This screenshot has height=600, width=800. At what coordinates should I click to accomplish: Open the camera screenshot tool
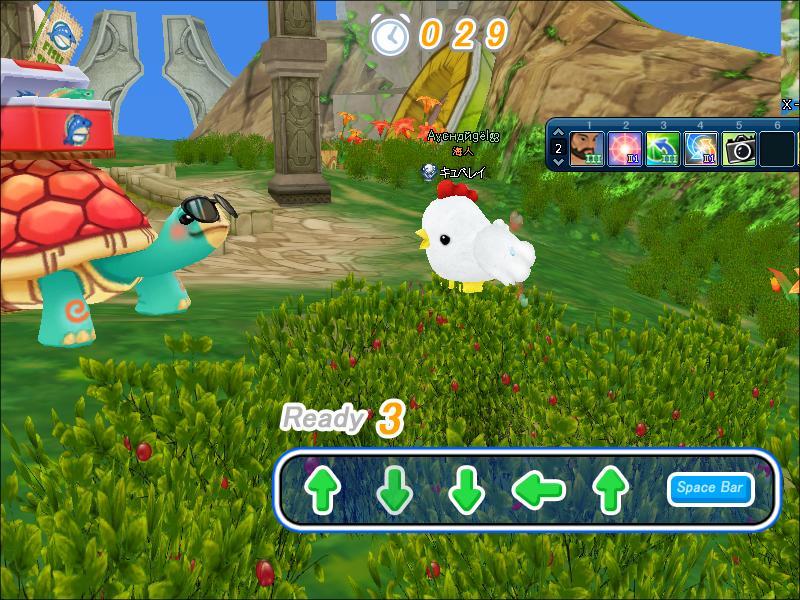pos(739,149)
